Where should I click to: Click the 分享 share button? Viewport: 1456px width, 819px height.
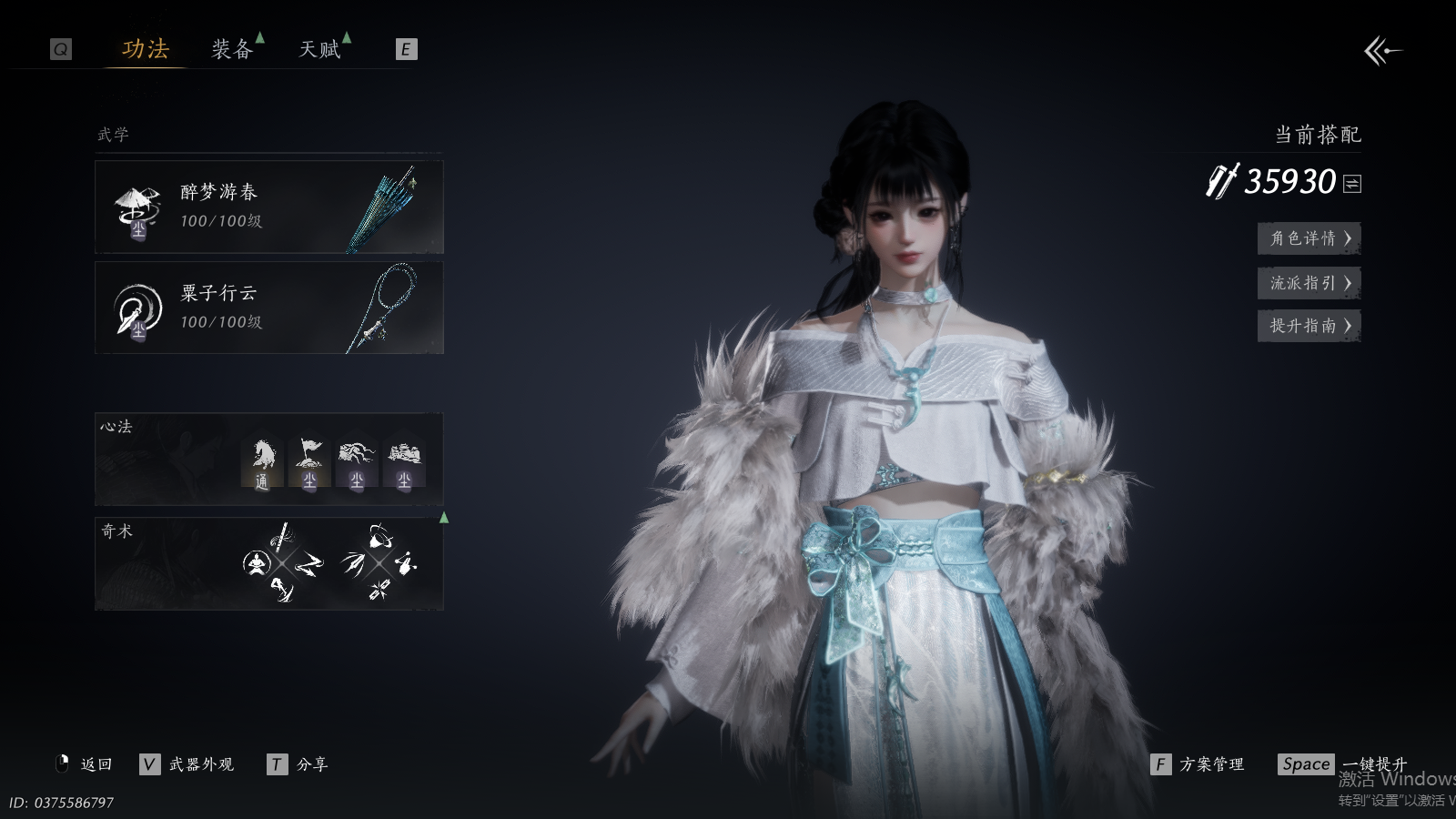(x=298, y=764)
